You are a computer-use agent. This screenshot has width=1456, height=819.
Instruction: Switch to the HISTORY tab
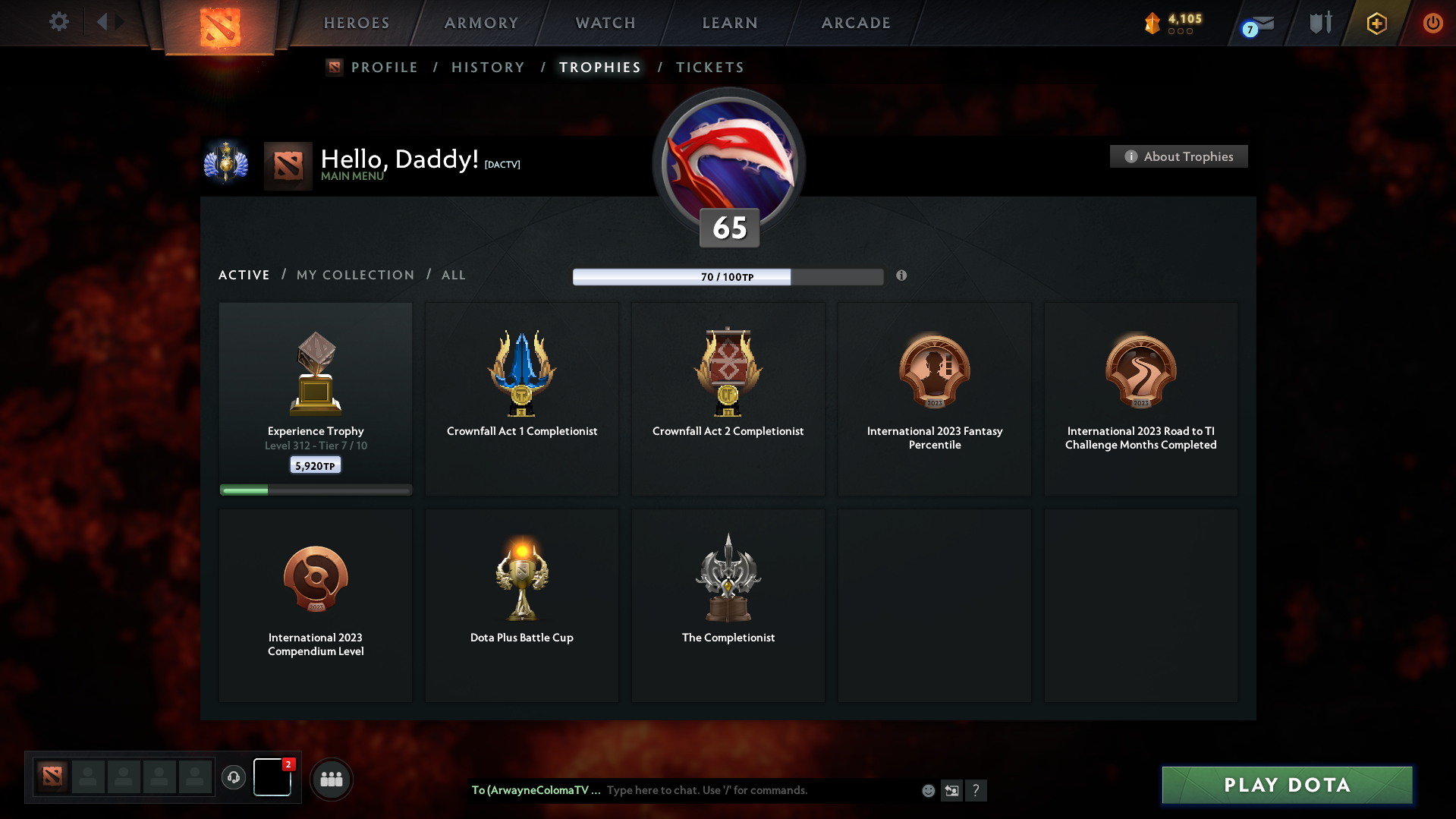coord(488,67)
